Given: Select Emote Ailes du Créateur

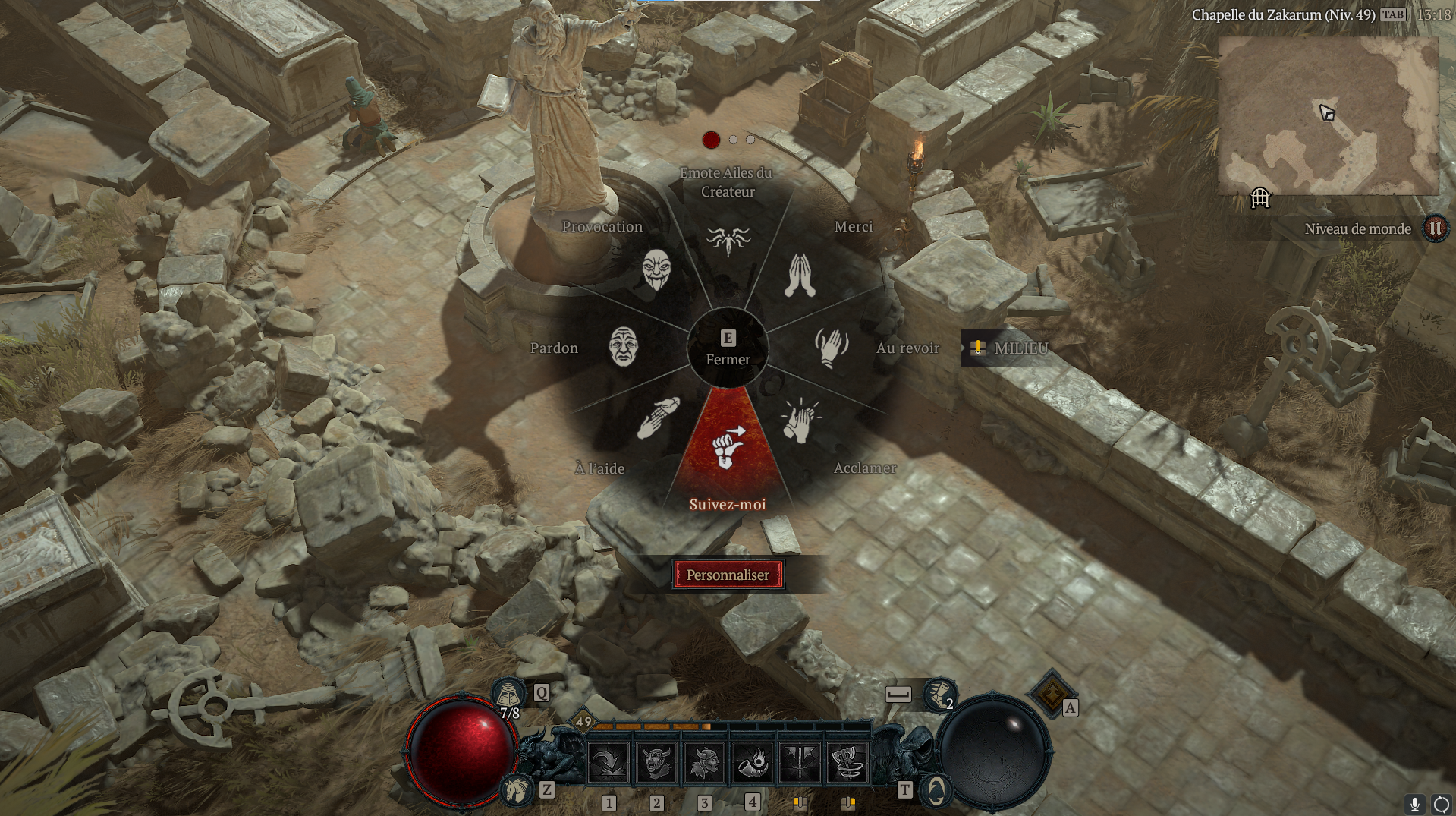Looking at the screenshot, I should 728,240.
